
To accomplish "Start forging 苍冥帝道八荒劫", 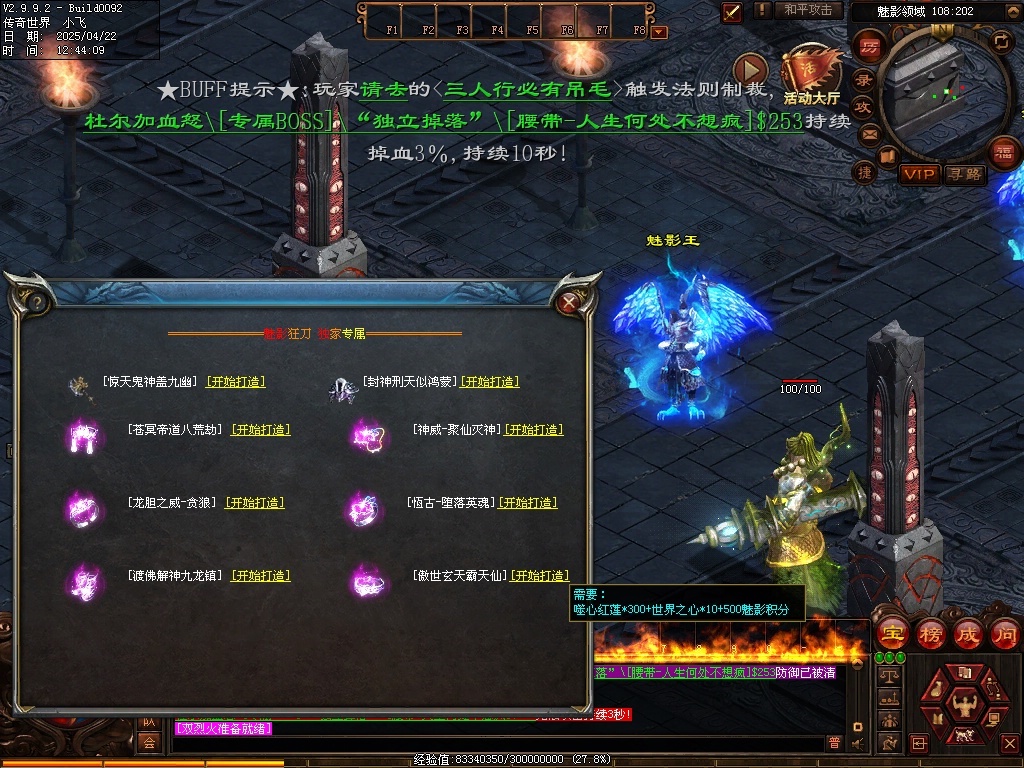I will [261, 430].
